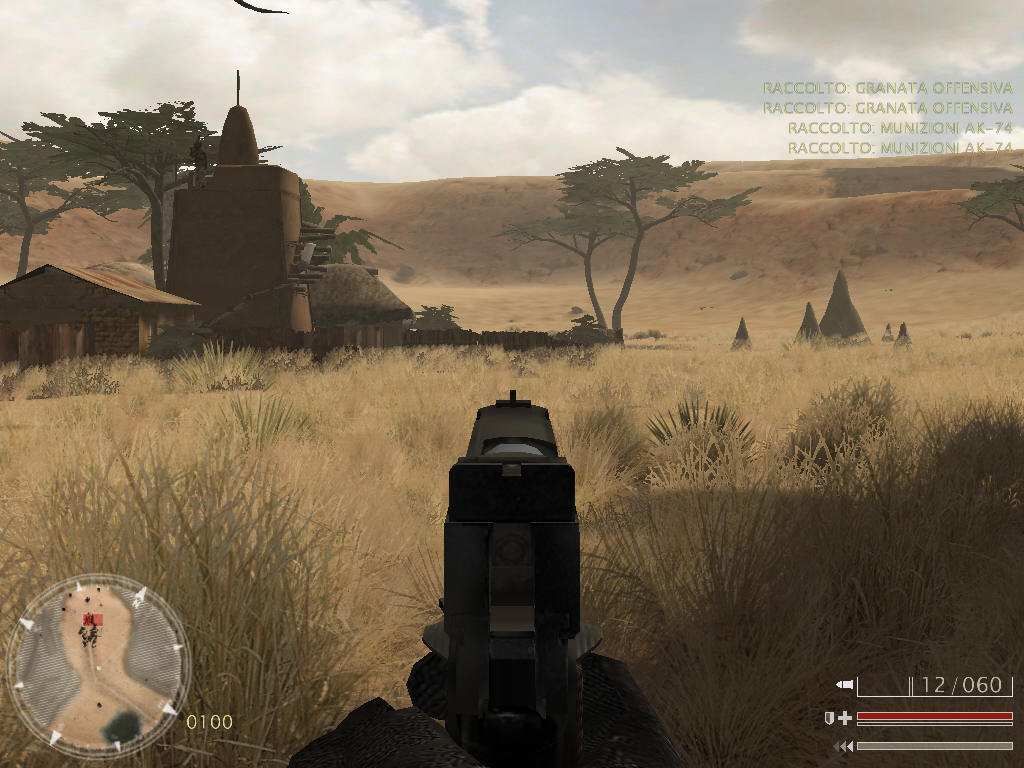Click the circular minimap
The image size is (1024, 768).
pyautogui.click(x=98, y=666)
